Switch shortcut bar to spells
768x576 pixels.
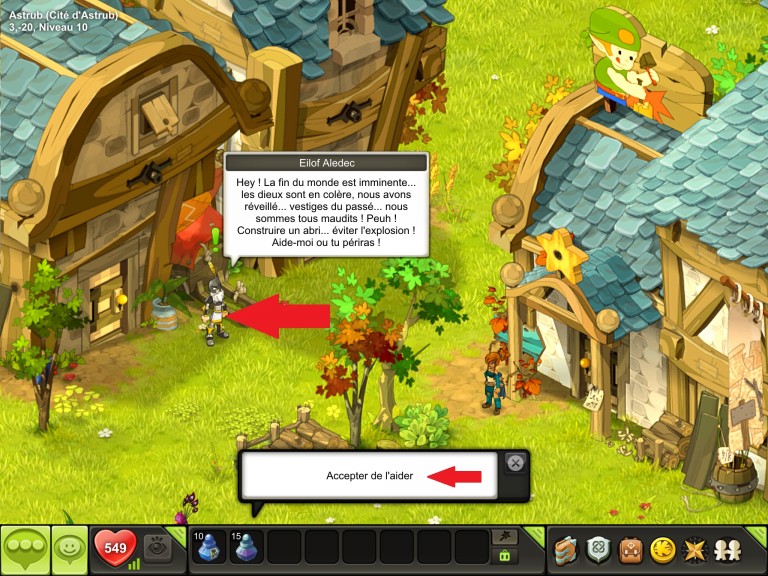point(506,537)
